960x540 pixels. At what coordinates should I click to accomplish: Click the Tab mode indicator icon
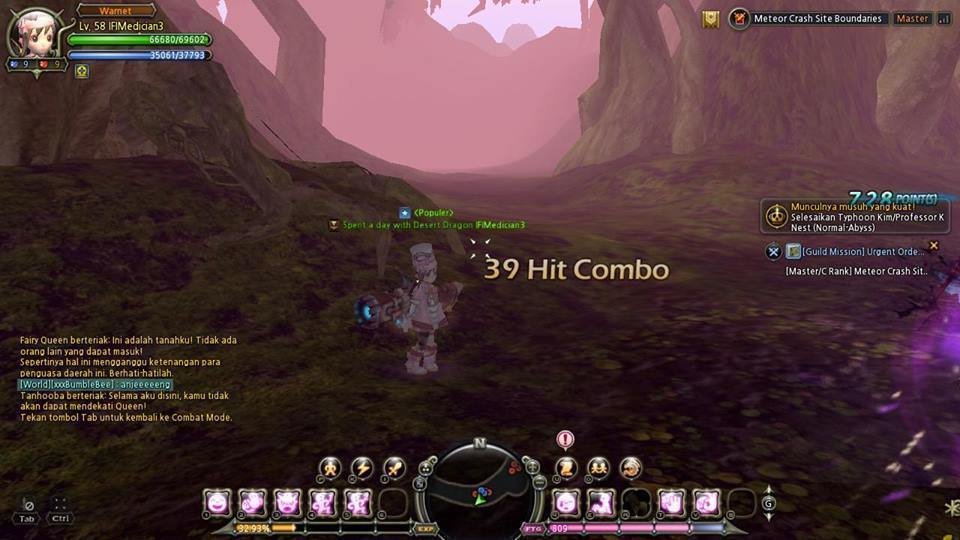click(x=28, y=511)
